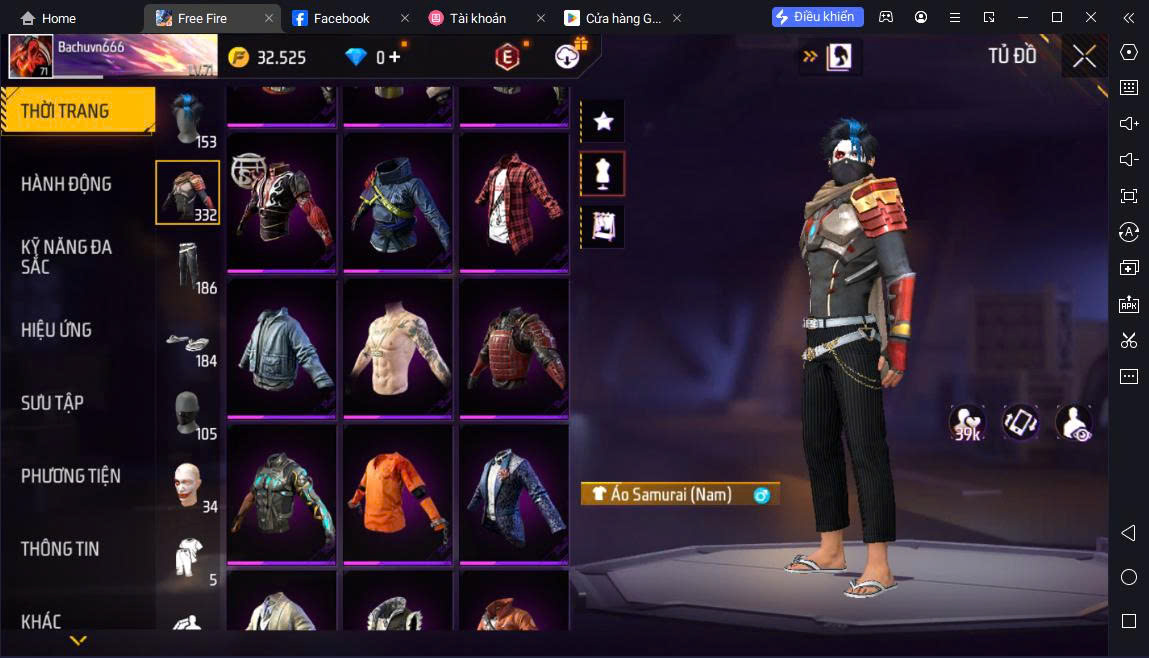This screenshot has height=658, width=1149.
Task: Add diamonds with the plus button
Action: tap(395, 57)
